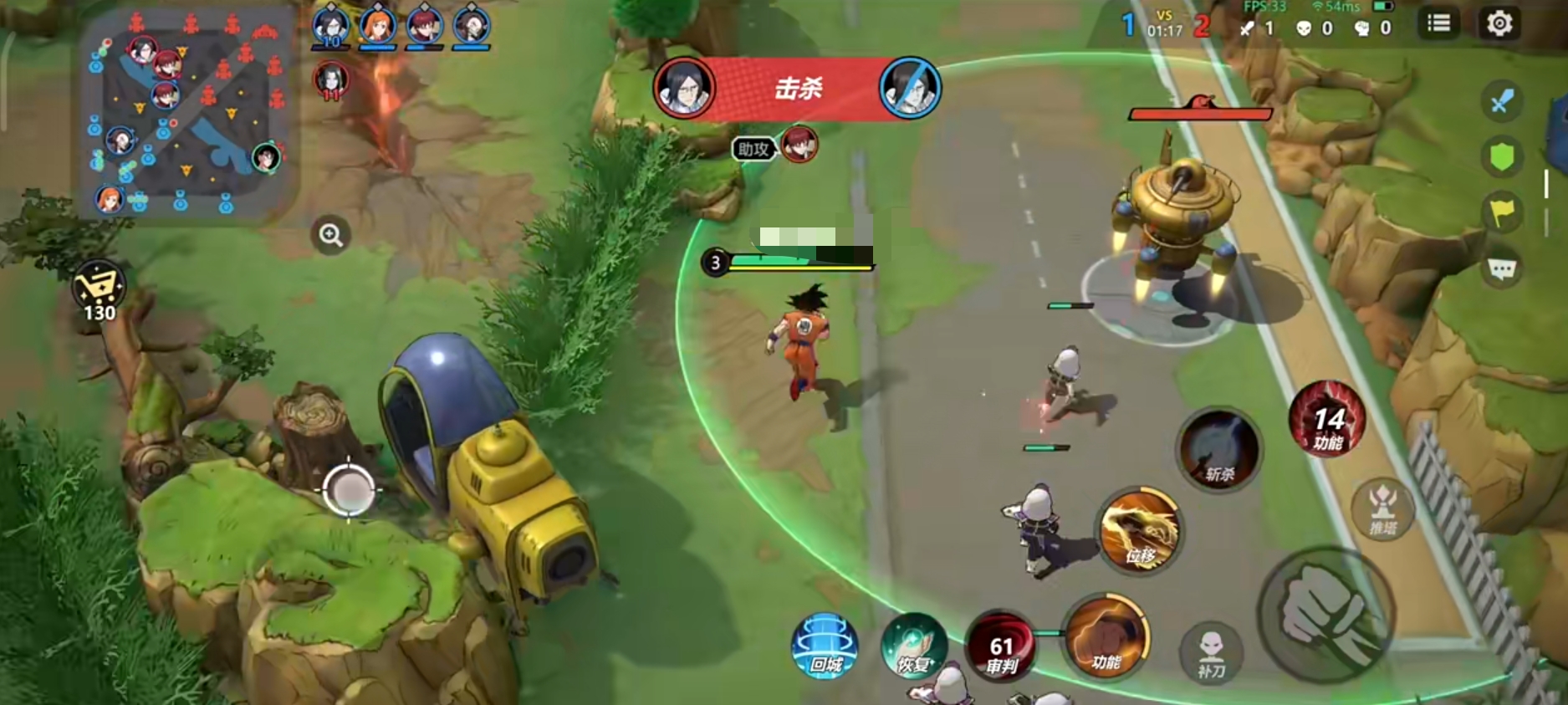Select the 补刀 last-hit button

coord(1211,654)
